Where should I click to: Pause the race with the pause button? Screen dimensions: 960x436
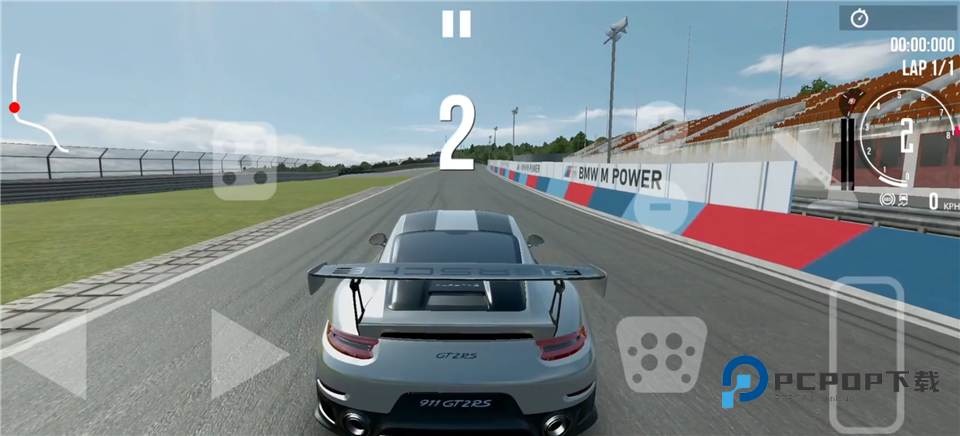point(456,24)
